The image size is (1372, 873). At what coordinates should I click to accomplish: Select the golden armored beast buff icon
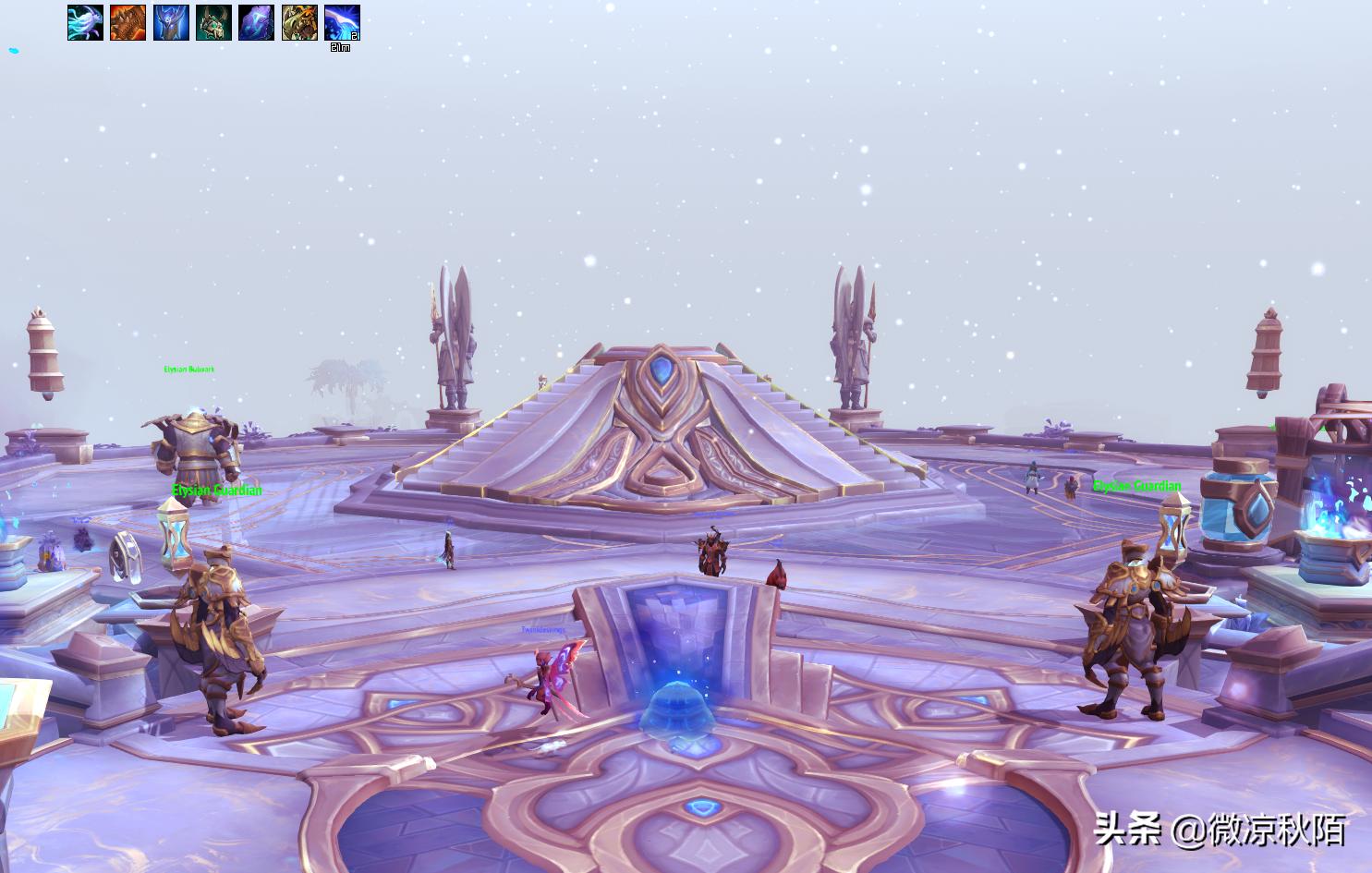tap(299, 23)
